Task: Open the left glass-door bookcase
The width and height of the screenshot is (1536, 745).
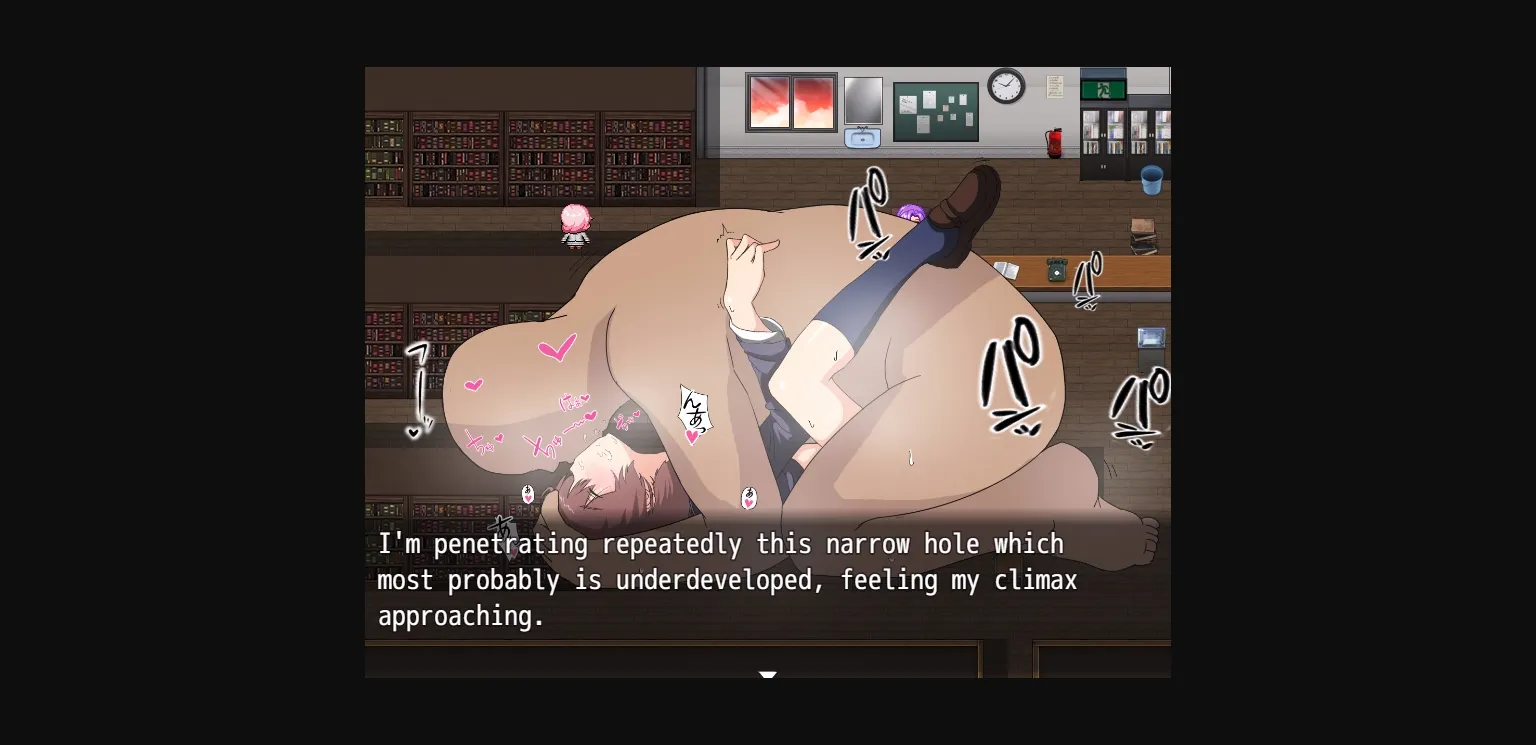Action: click(x=1104, y=133)
